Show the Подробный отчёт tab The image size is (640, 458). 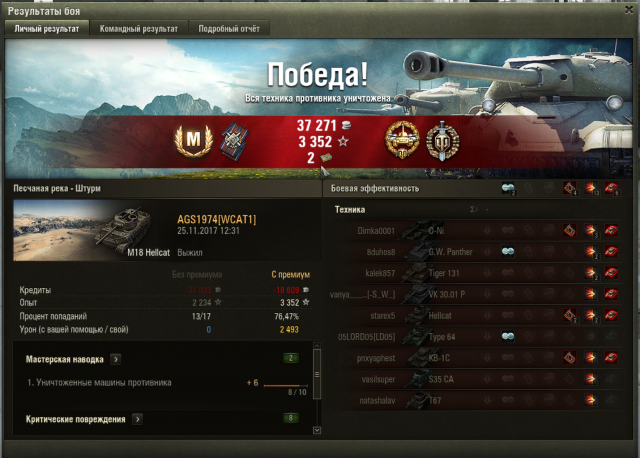pyautogui.click(x=228, y=29)
